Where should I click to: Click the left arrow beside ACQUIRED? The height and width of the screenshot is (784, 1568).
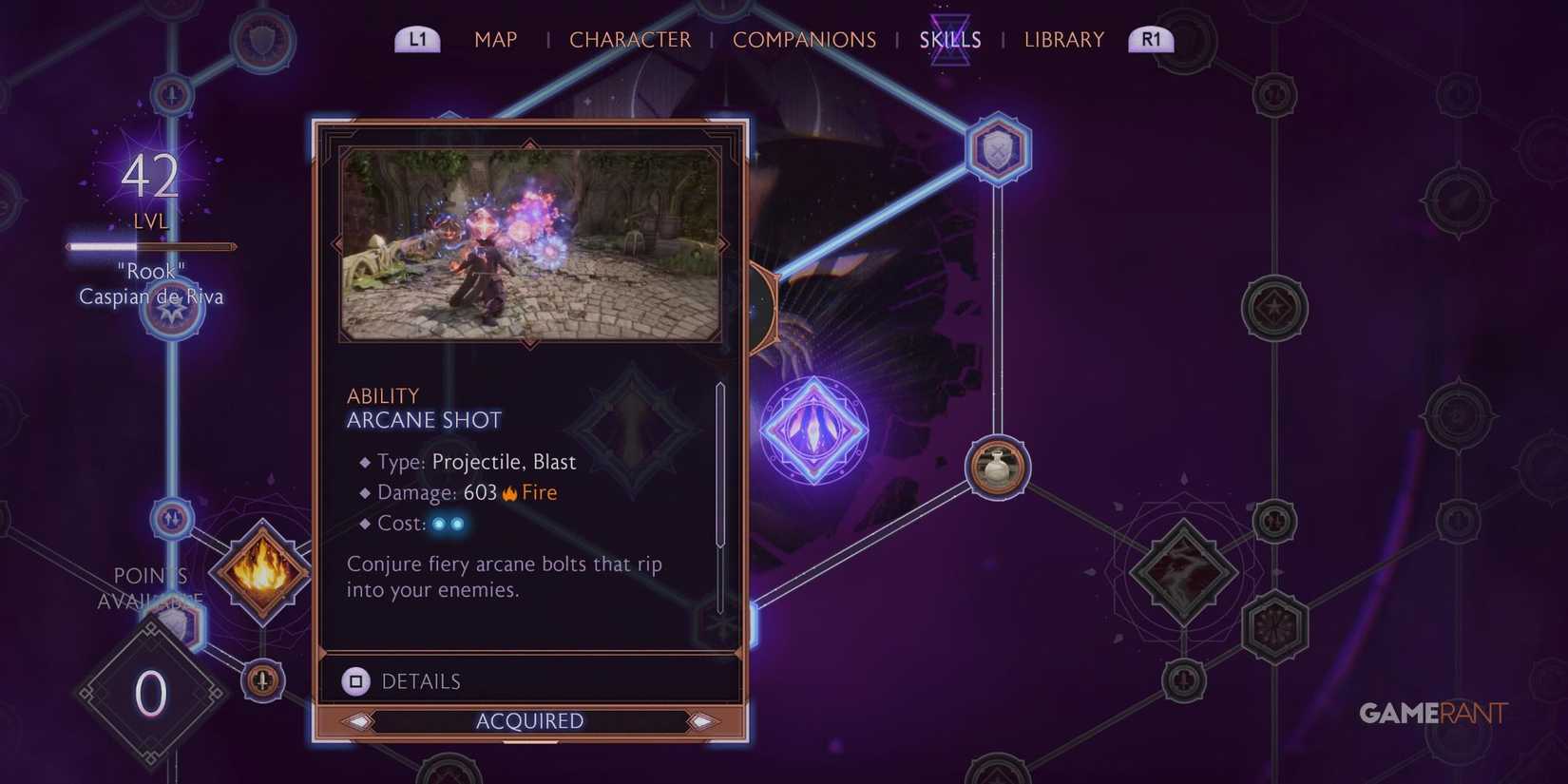coord(360,721)
